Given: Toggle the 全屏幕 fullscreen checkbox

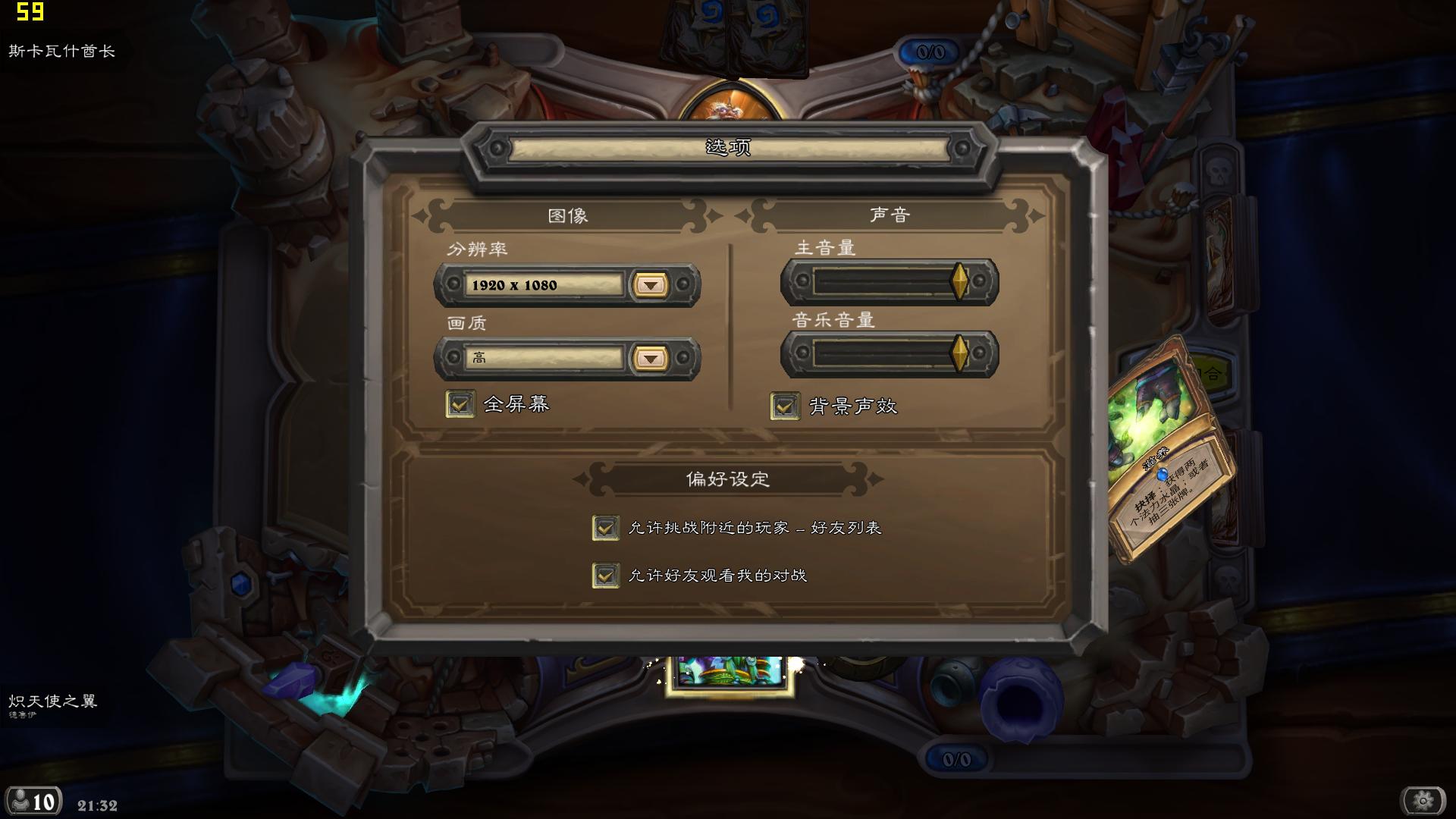Looking at the screenshot, I should 460,404.
